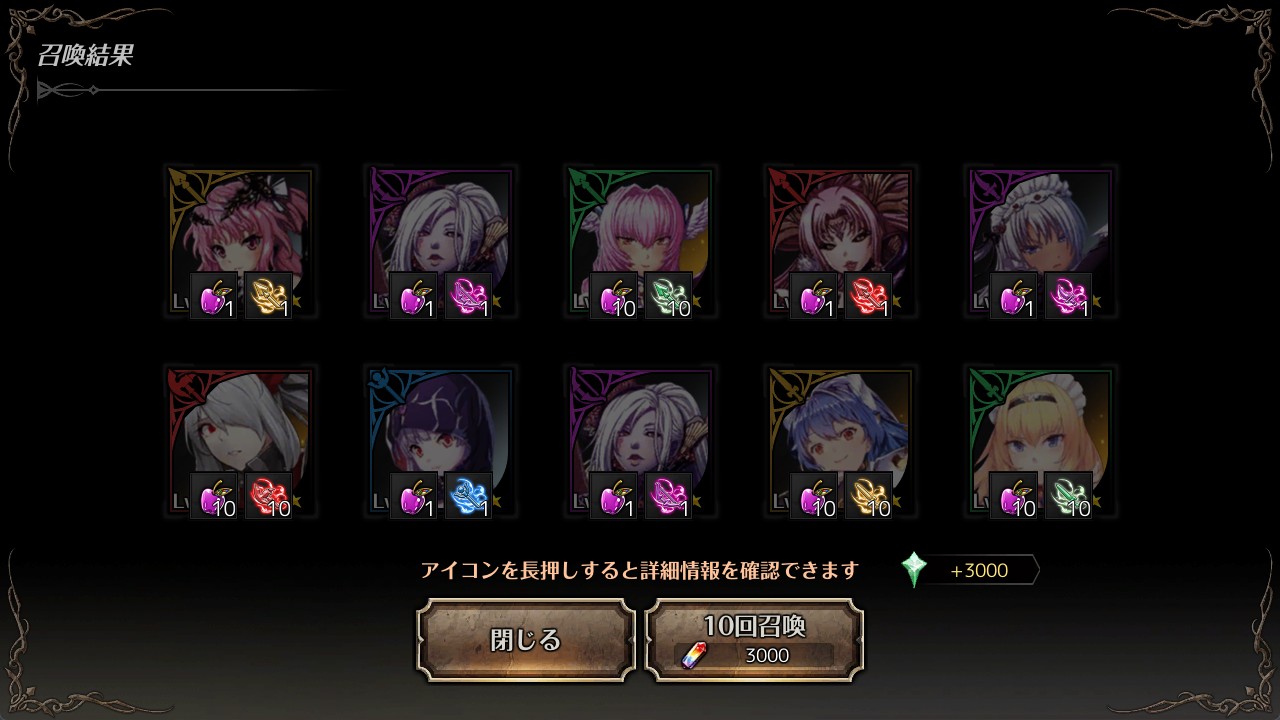The width and height of the screenshot is (1280, 720).
Task: Pick the blue-haired maid in the gold frame
Action: click(x=840, y=430)
